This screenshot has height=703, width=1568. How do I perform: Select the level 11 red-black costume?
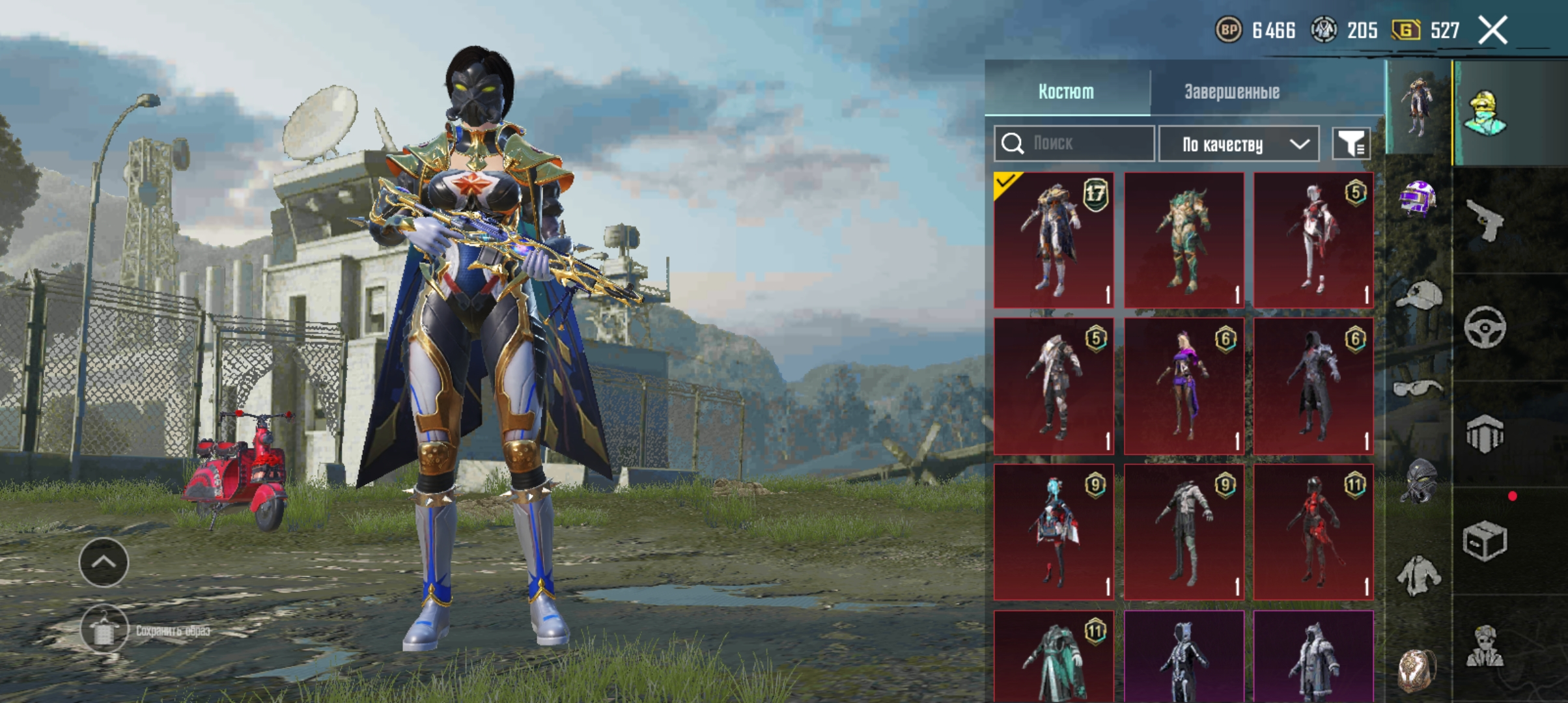[x=1313, y=532]
